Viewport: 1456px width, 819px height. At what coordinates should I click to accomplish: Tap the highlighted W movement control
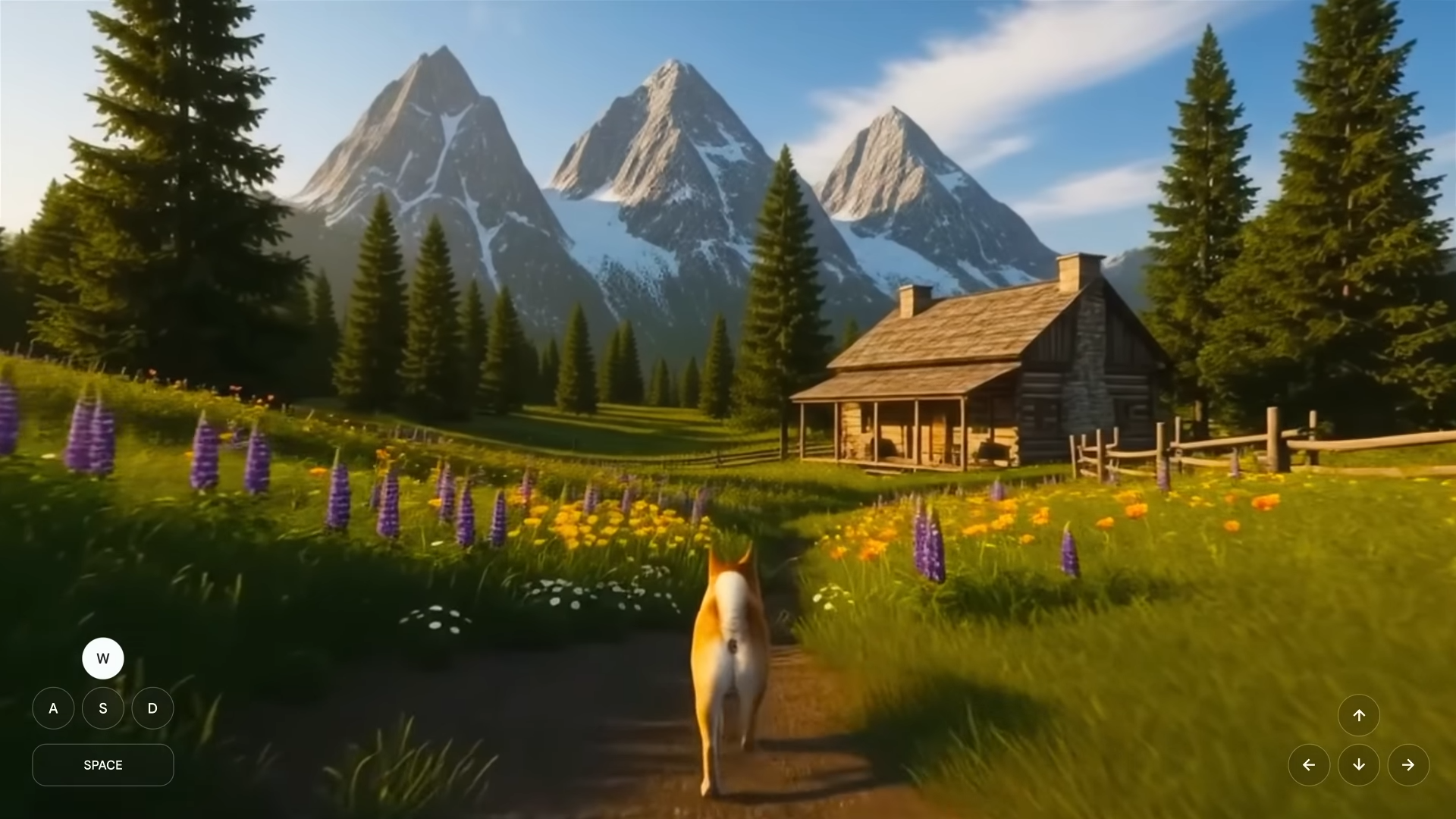click(103, 658)
